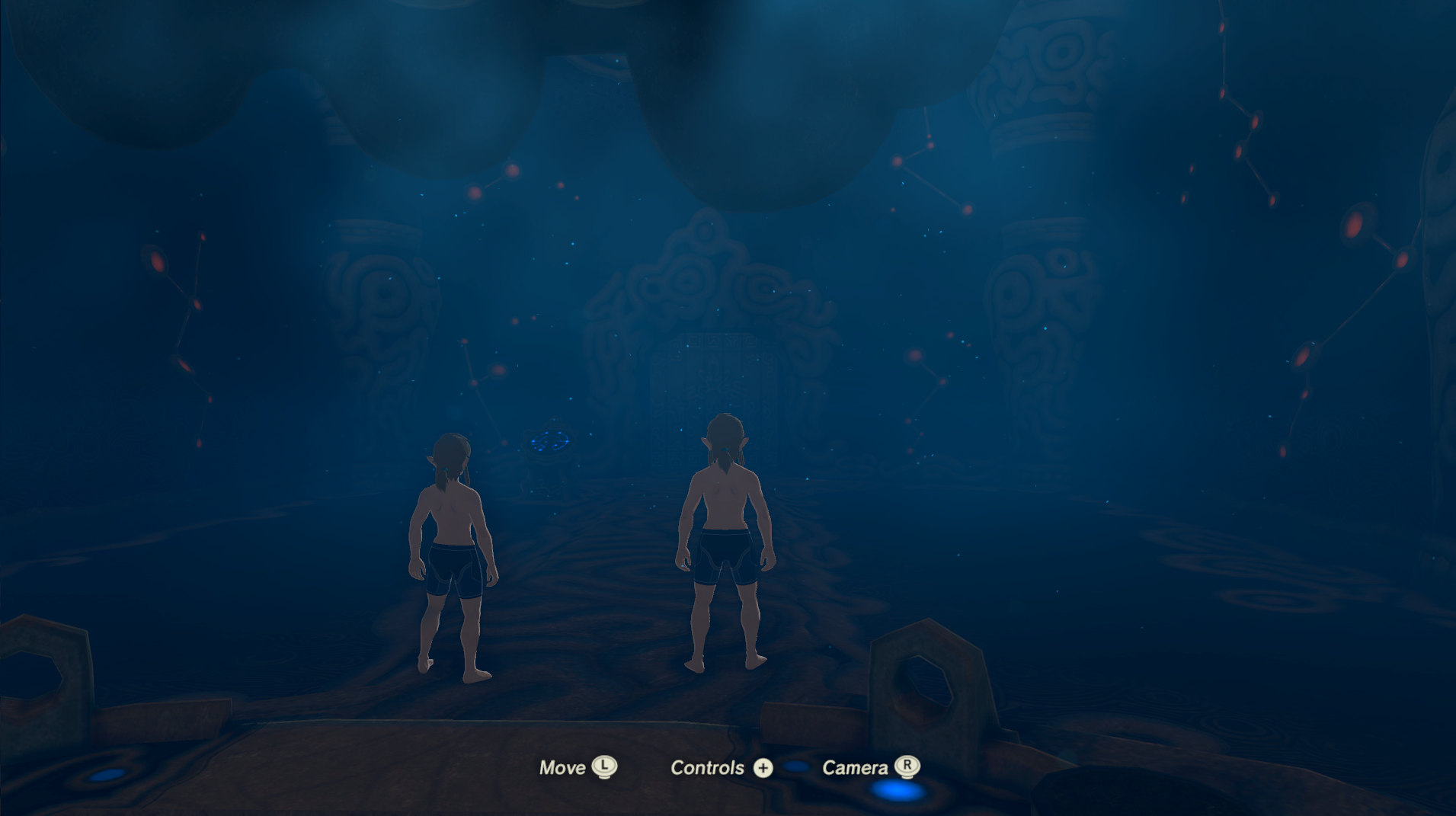Click the L-stick icon beside Move
Screen dimensions: 1456x816
pos(604,768)
